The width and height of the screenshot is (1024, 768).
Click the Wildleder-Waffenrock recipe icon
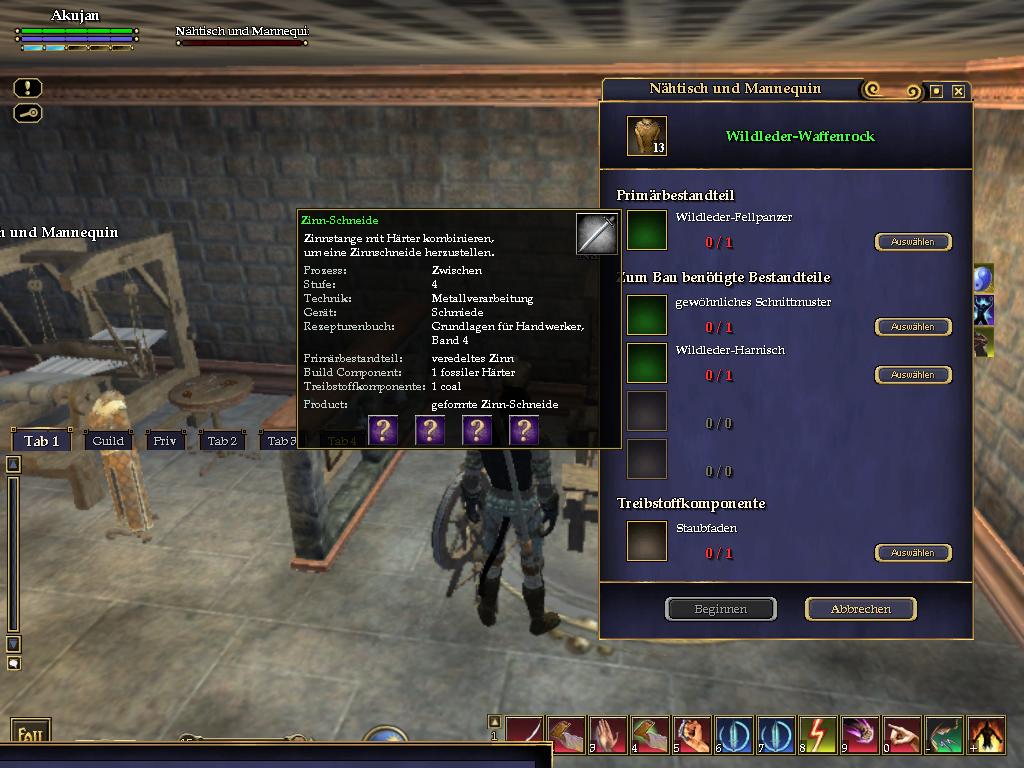pos(646,136)
